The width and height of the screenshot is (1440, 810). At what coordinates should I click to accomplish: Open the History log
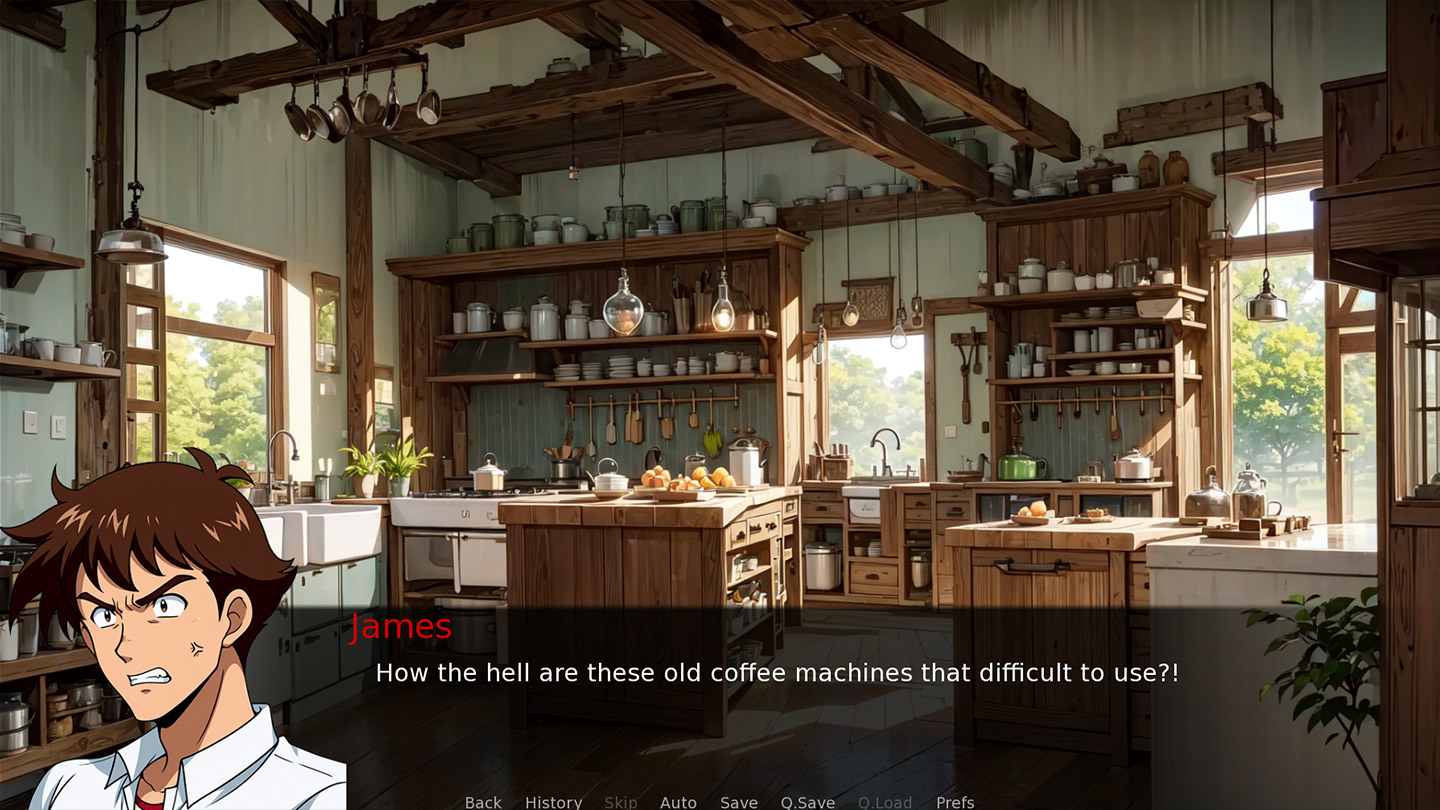point(553,802)
